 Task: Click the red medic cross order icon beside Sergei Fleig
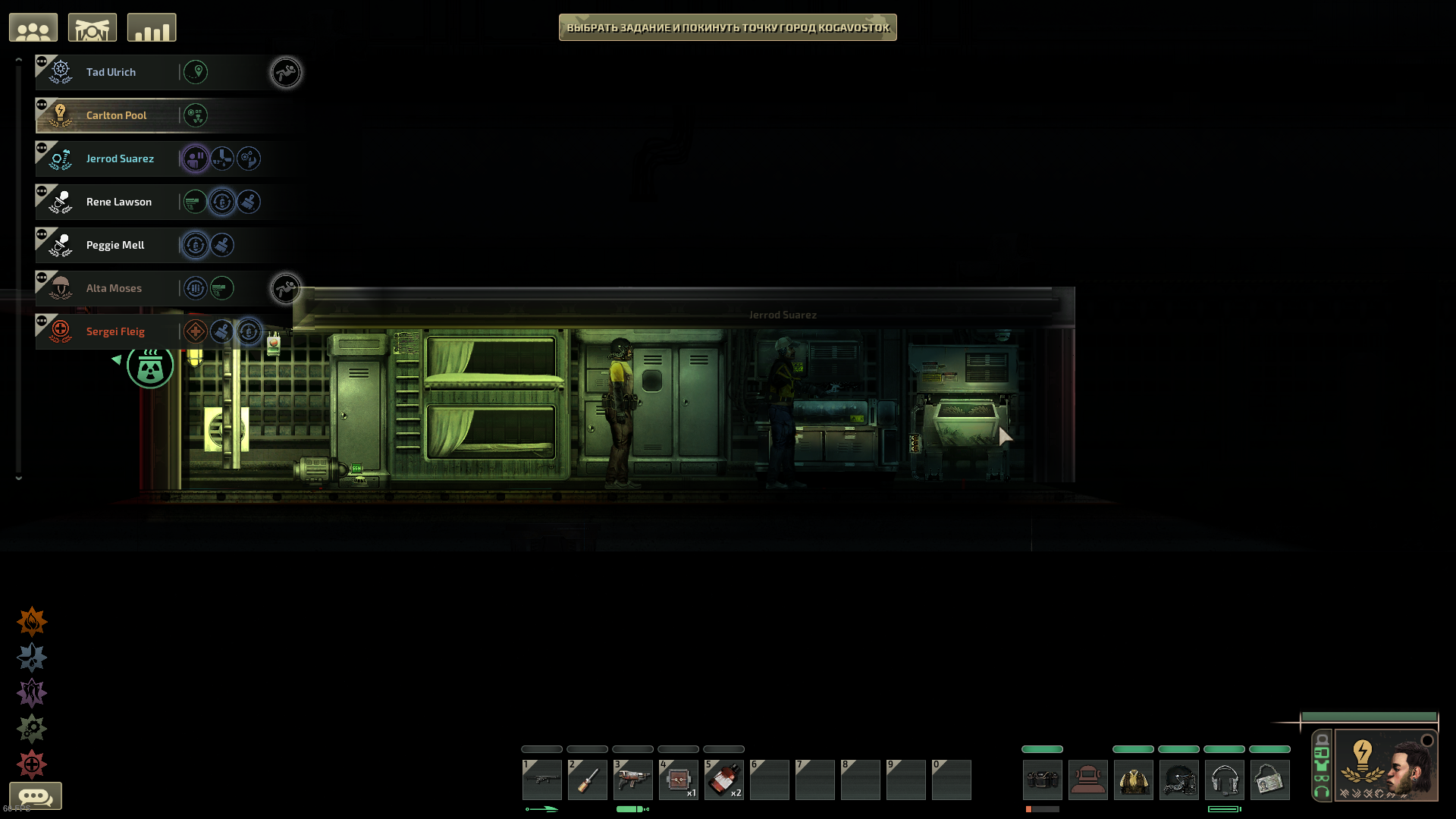195,331
